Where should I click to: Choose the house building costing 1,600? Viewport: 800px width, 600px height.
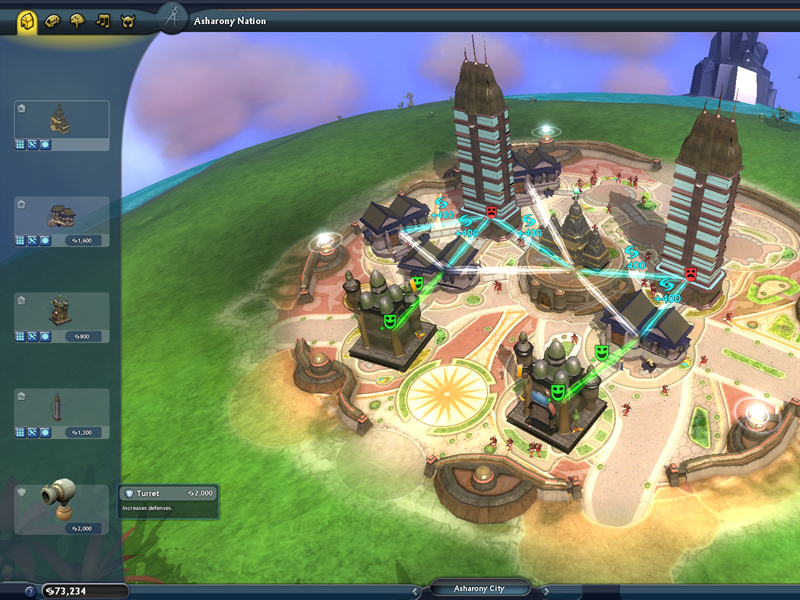(61, 214)
